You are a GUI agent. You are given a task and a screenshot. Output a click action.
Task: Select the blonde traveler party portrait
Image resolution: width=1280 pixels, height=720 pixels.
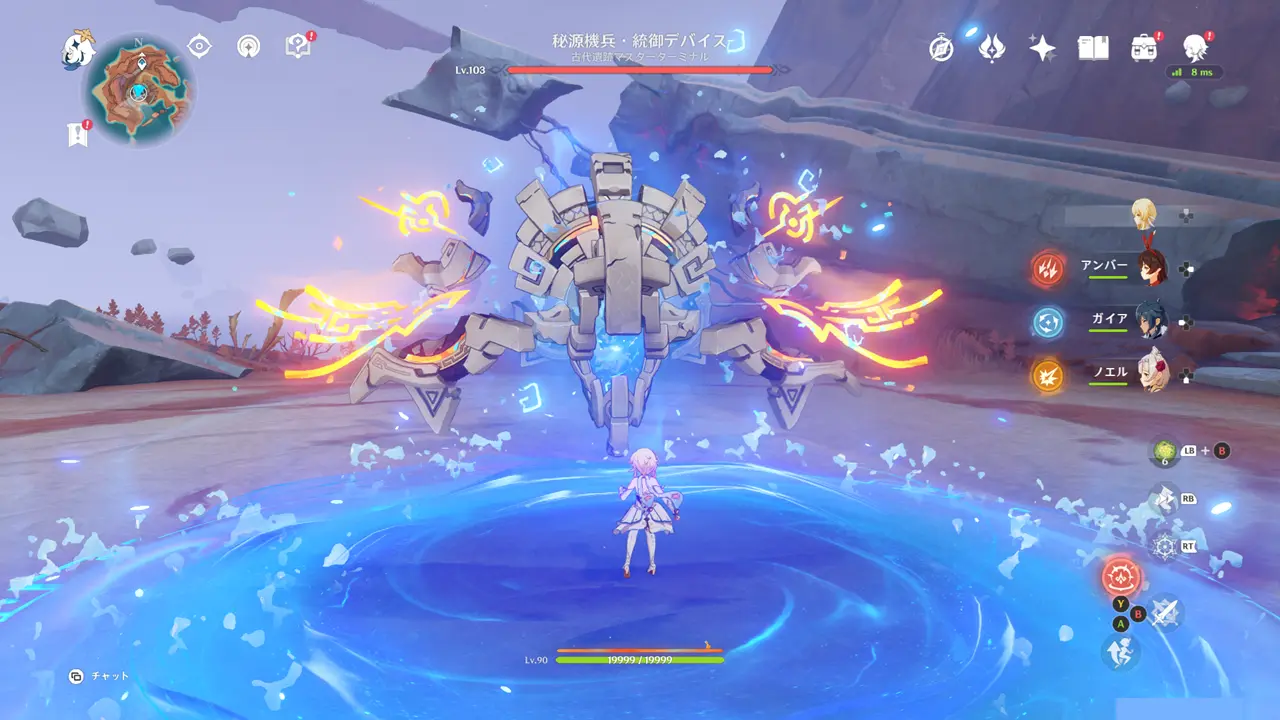[x=1146, y=213]
